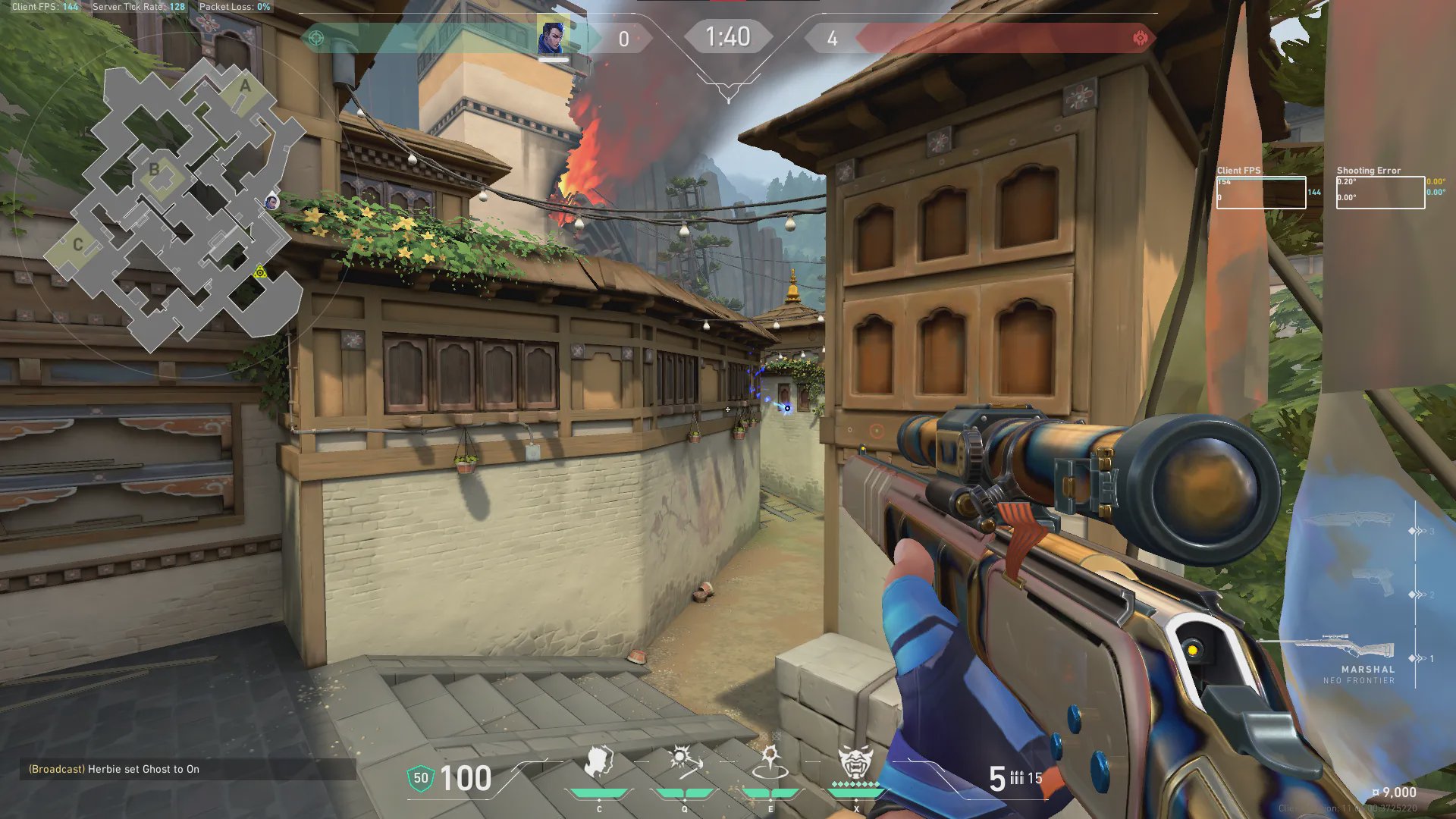Viewport: 1456px width, 819px height.
Task: Trigger the oni mask ultimate ability
Action: click(x=855, y=762)
